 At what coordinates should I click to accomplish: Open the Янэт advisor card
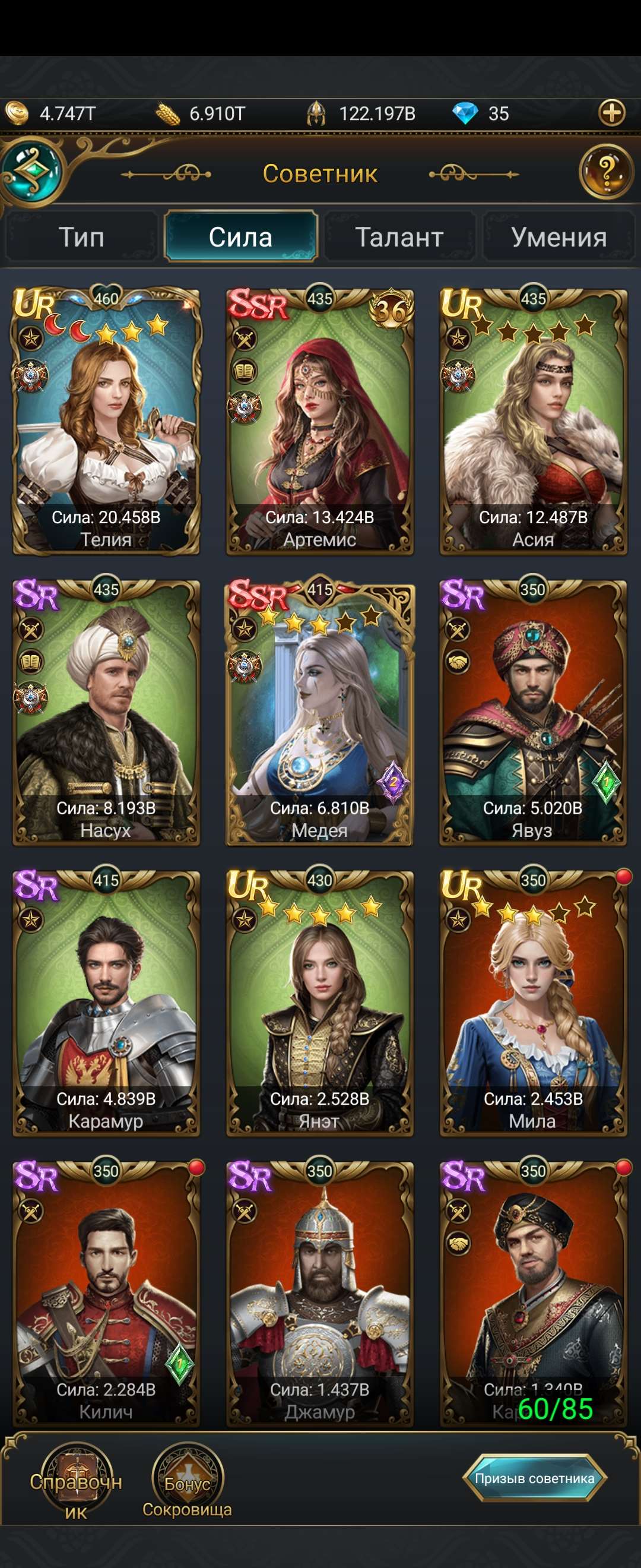click(320, 1003)
